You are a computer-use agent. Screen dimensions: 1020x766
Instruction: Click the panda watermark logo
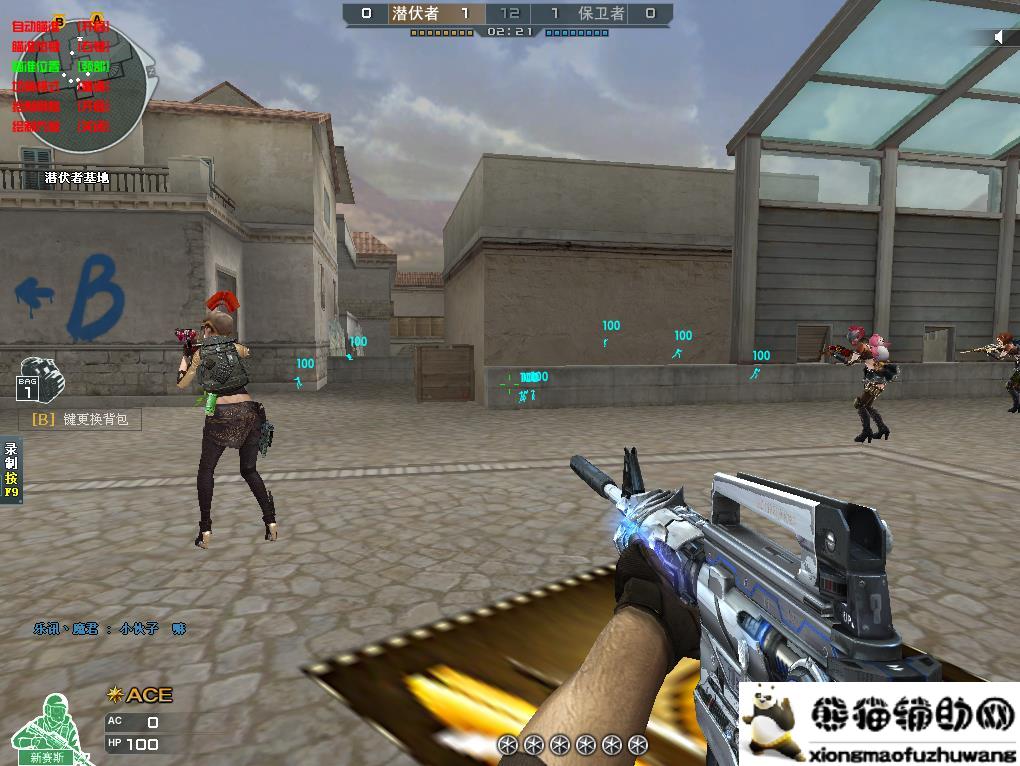click(x=768, y=713)
